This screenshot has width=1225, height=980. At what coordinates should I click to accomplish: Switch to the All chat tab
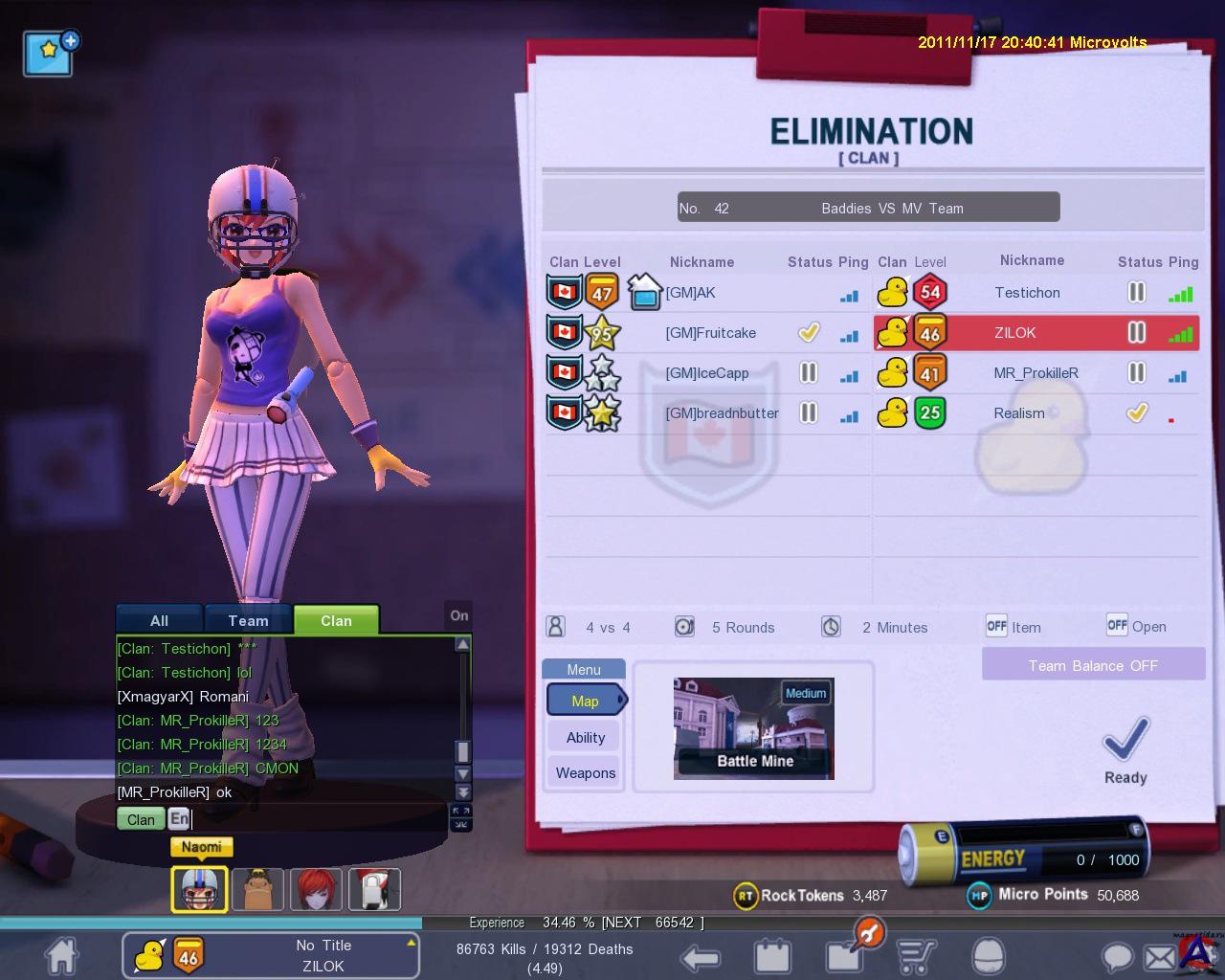click(x=159, y=620)
